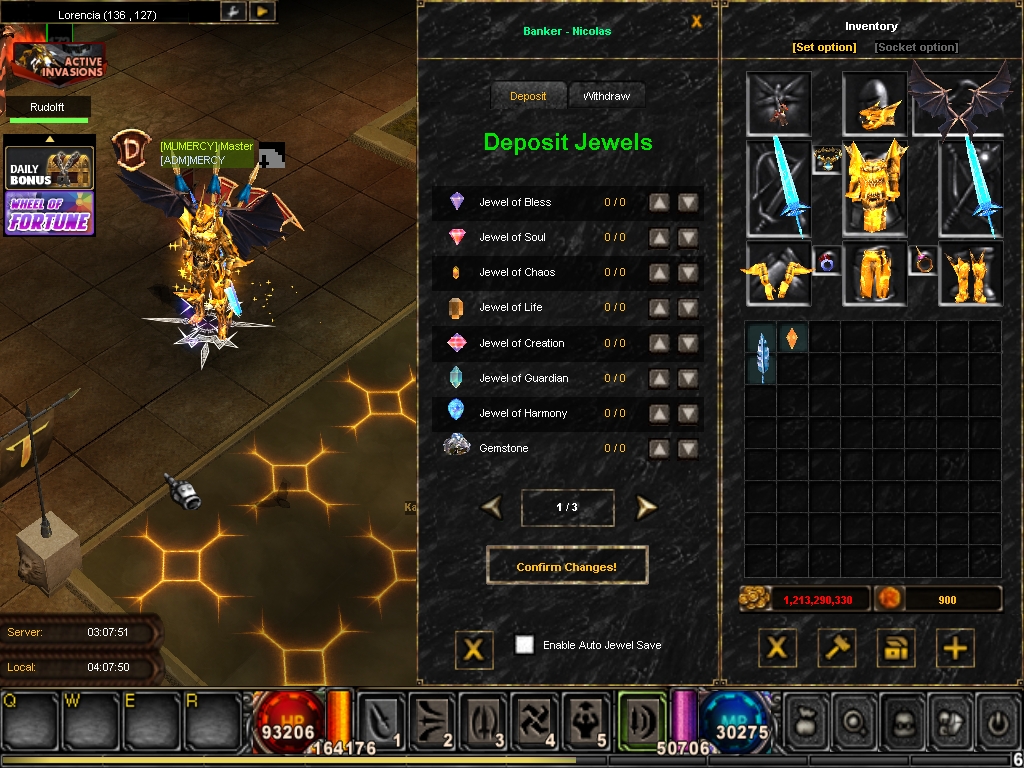
Task: Select the blue feather inventory item
Action: pos(761,353)
